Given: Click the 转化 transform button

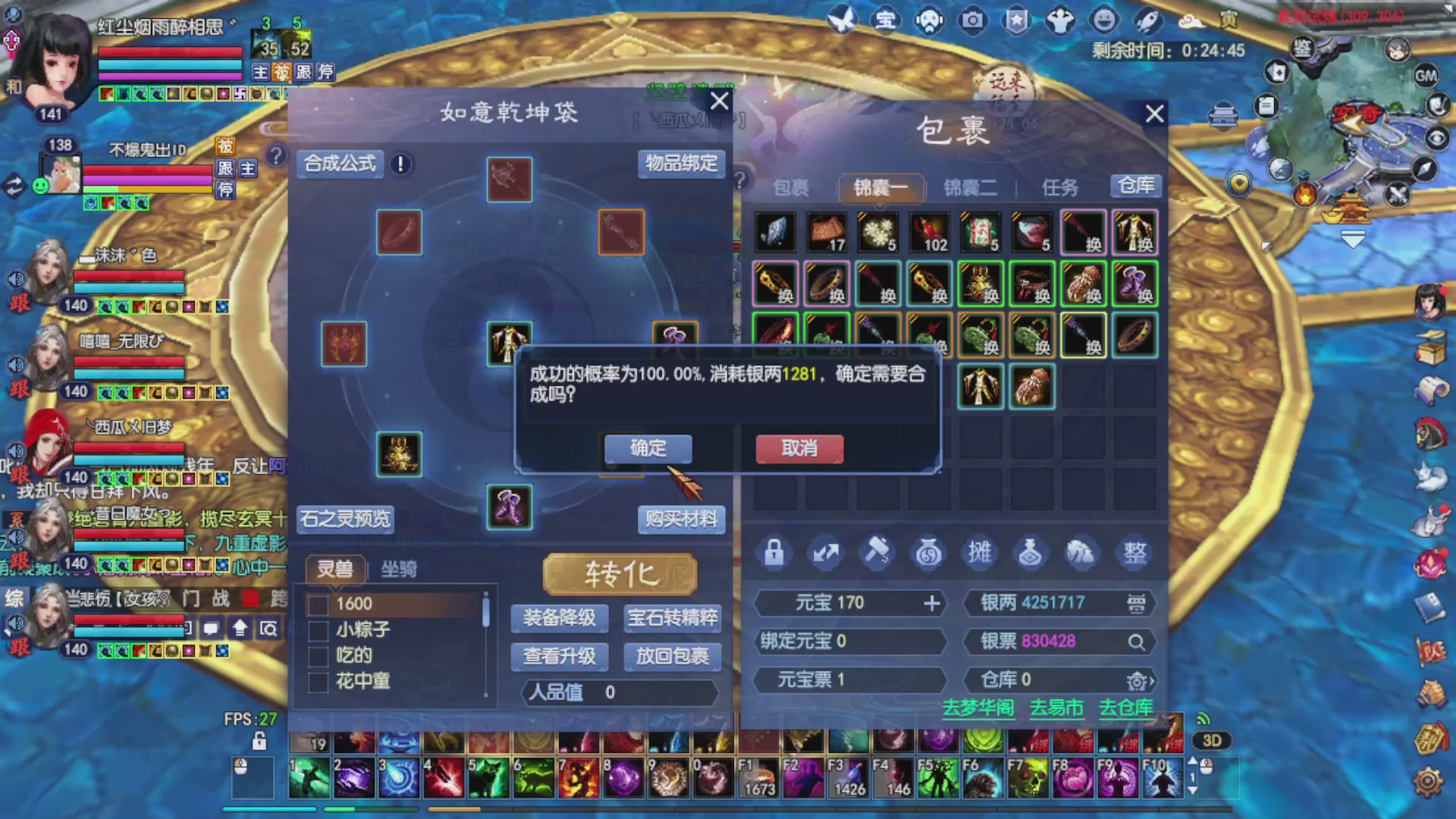Looking at the screenshot, I should pos(620,574).
